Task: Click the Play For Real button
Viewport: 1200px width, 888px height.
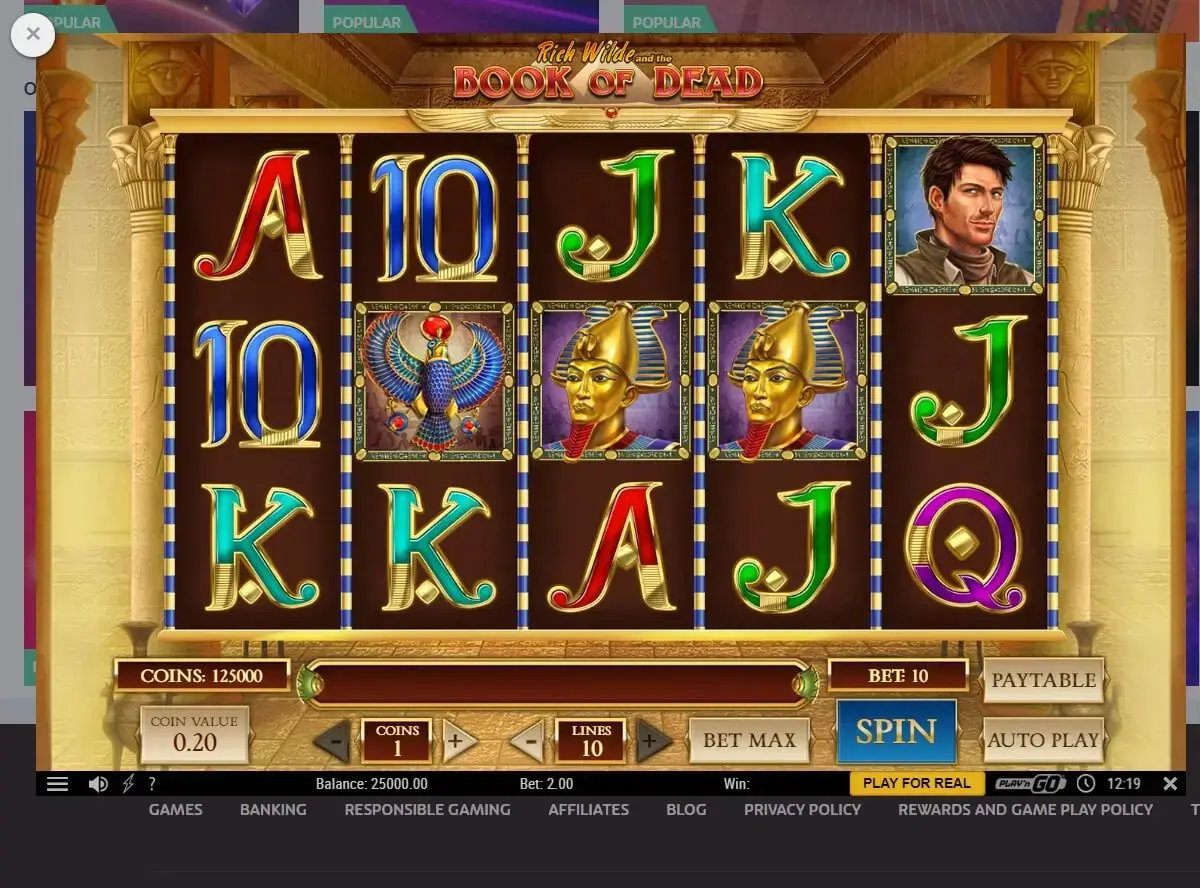Action: (x=916, y=783)
